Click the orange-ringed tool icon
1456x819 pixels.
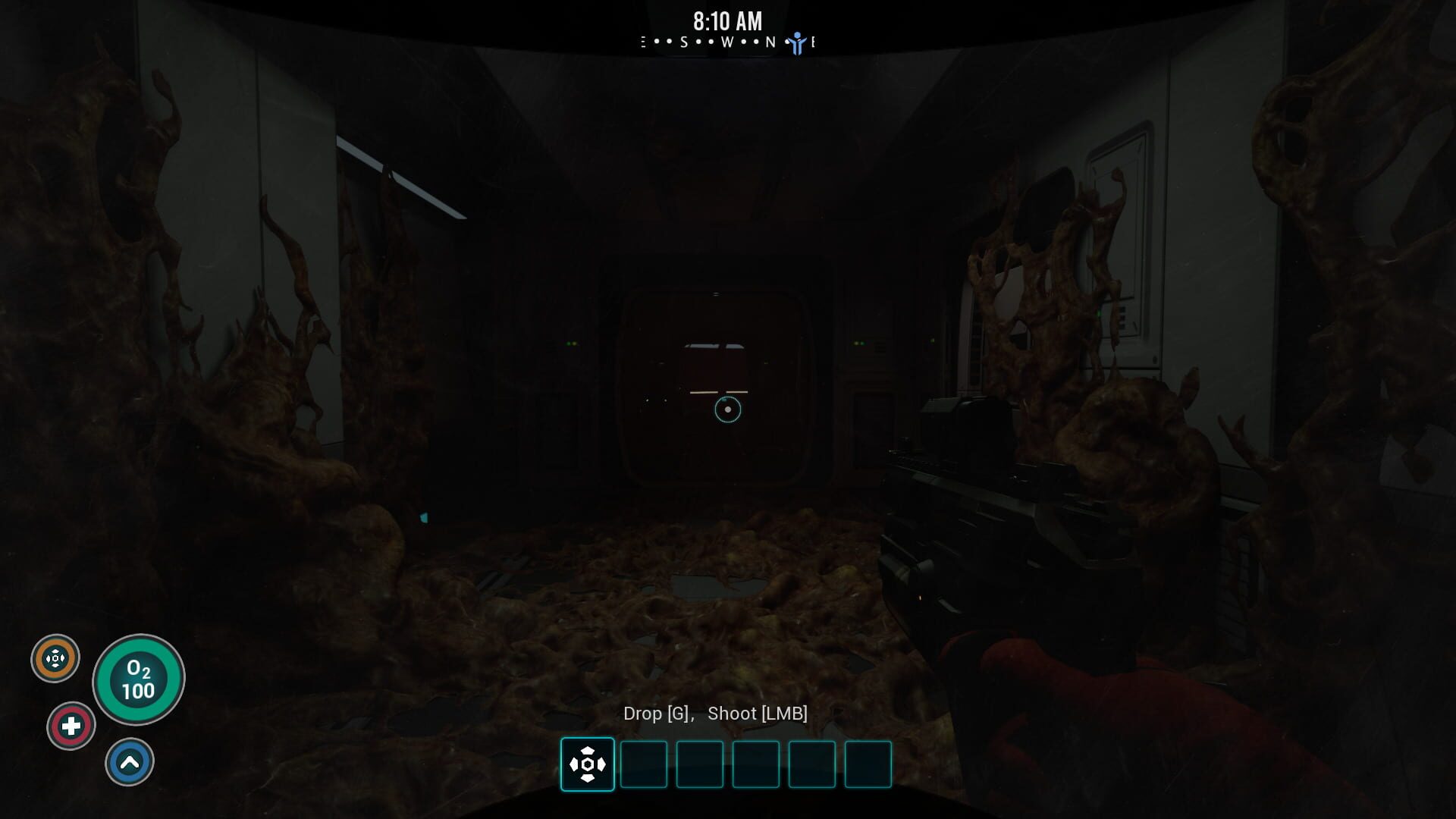55,658
